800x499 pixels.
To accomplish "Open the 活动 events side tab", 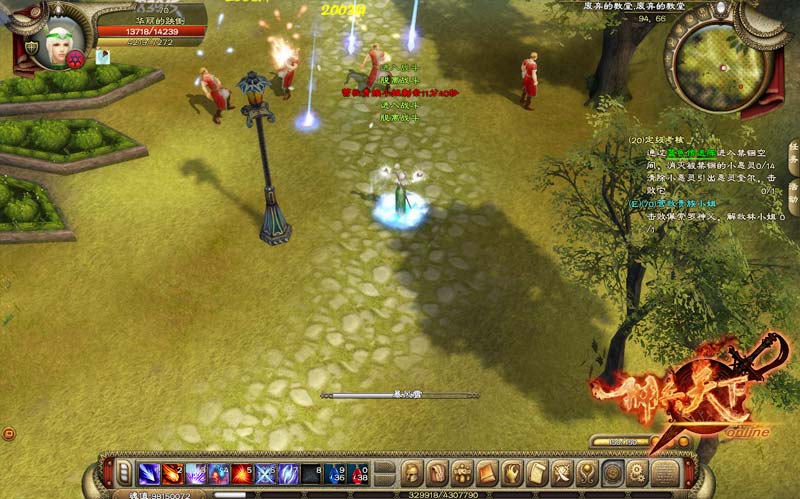I will coord(793,193).
